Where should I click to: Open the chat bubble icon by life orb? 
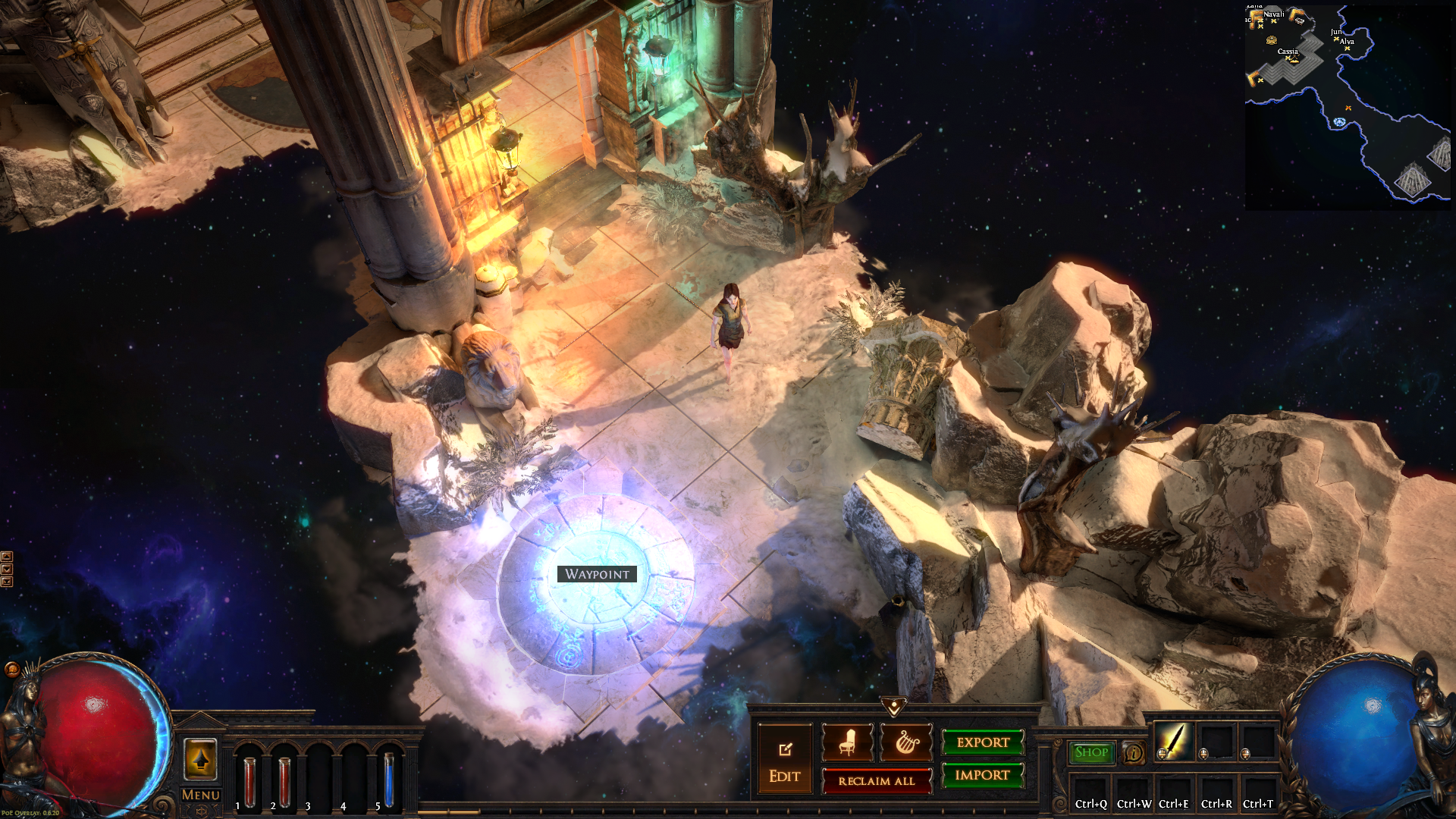click(x=12, y=669)
